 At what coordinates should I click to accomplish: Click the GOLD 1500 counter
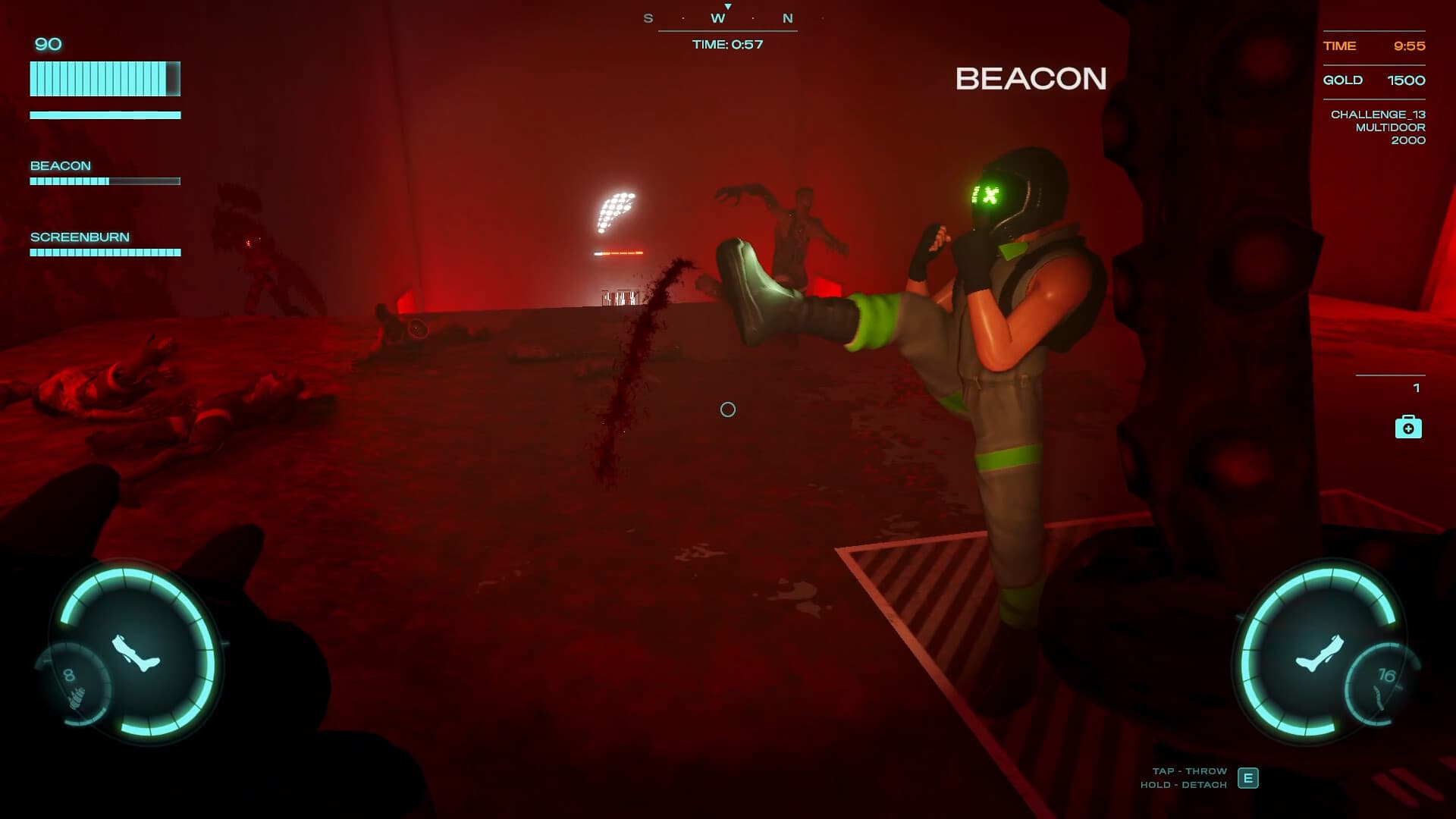[1374, 80]
